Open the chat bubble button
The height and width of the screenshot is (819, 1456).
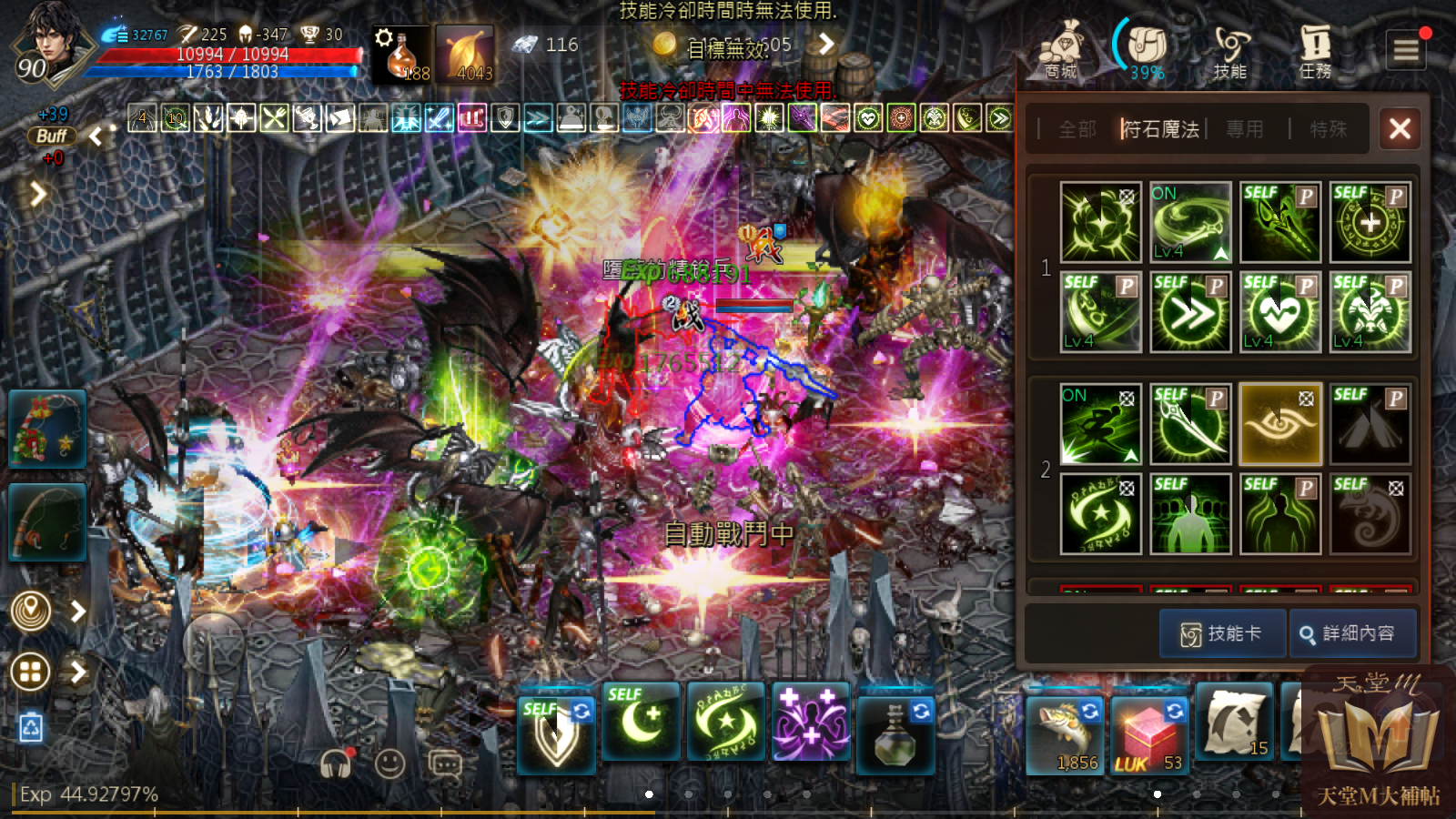tap(445, 763)
